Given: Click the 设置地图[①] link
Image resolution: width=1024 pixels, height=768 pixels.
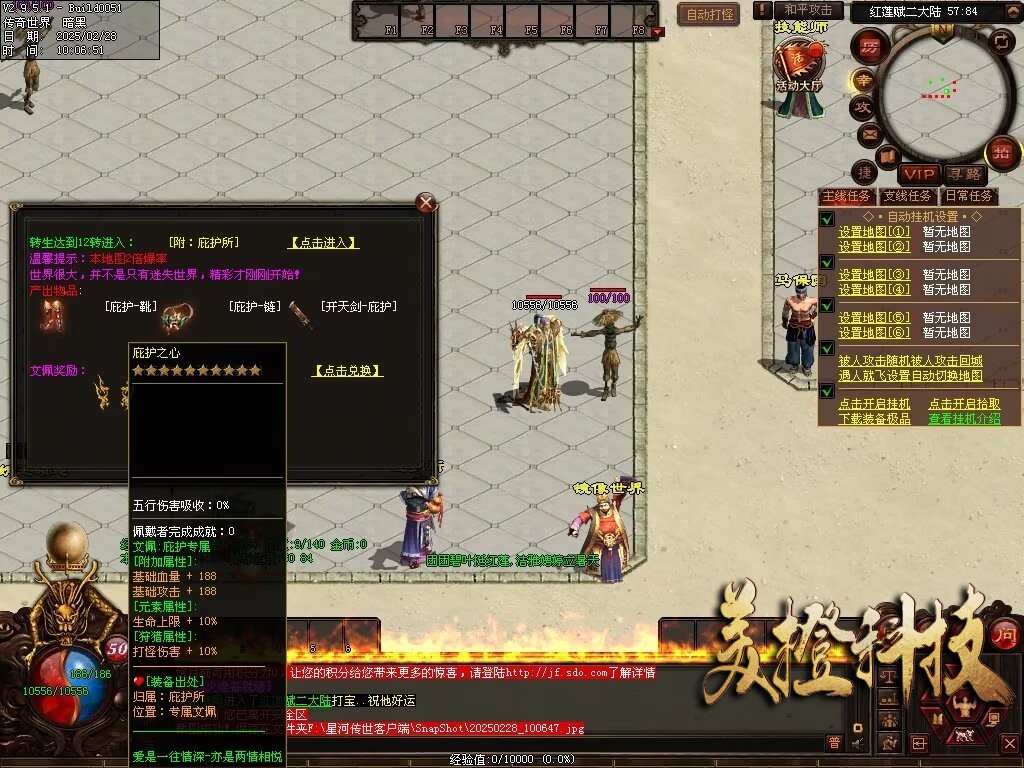Looking at the screenshot, I should coord(874,232).
